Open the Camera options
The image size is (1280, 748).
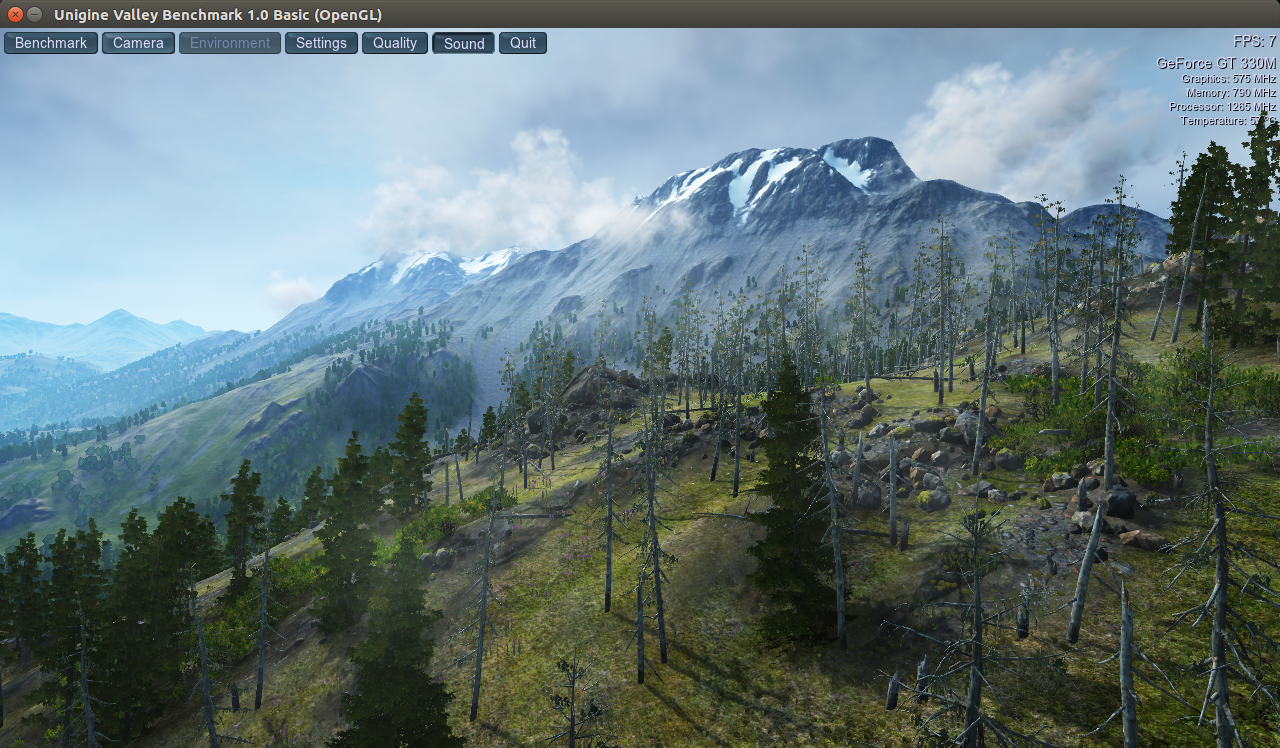(x=138, y=43)
